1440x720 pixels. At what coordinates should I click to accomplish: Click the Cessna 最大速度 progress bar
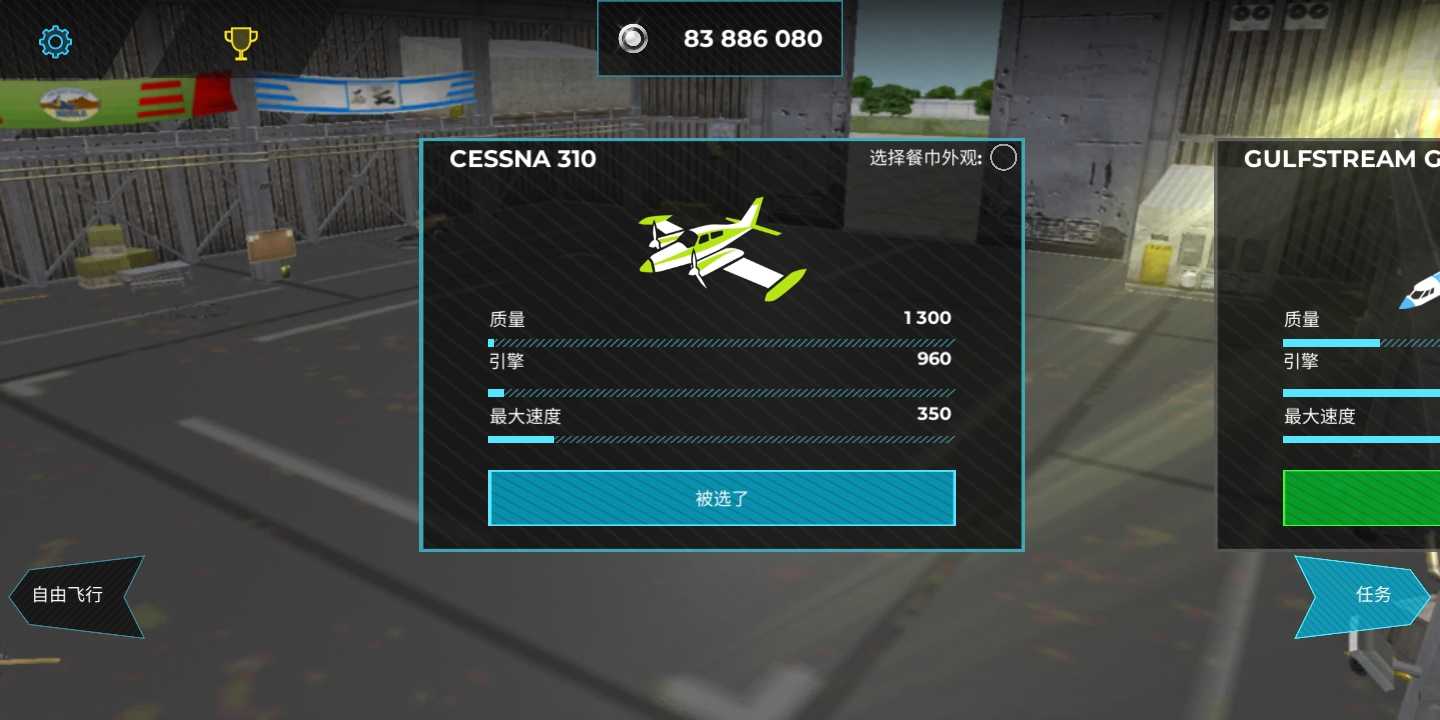click(720, 439)
